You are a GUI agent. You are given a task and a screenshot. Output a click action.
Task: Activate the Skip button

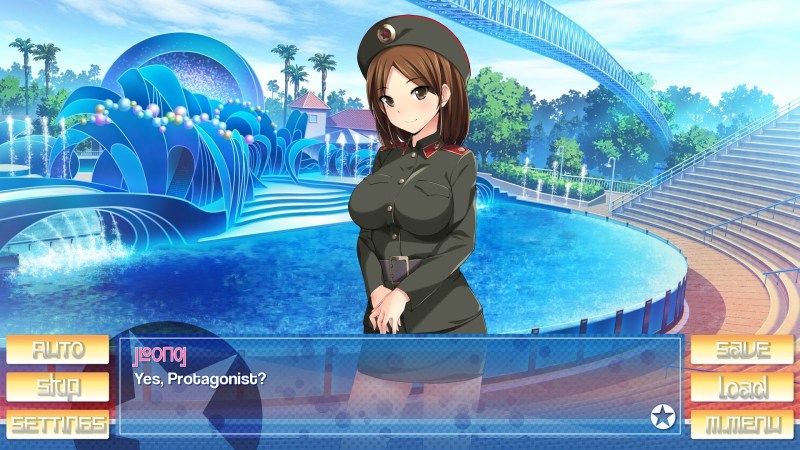pyautogui.click(x=57, y=387)
